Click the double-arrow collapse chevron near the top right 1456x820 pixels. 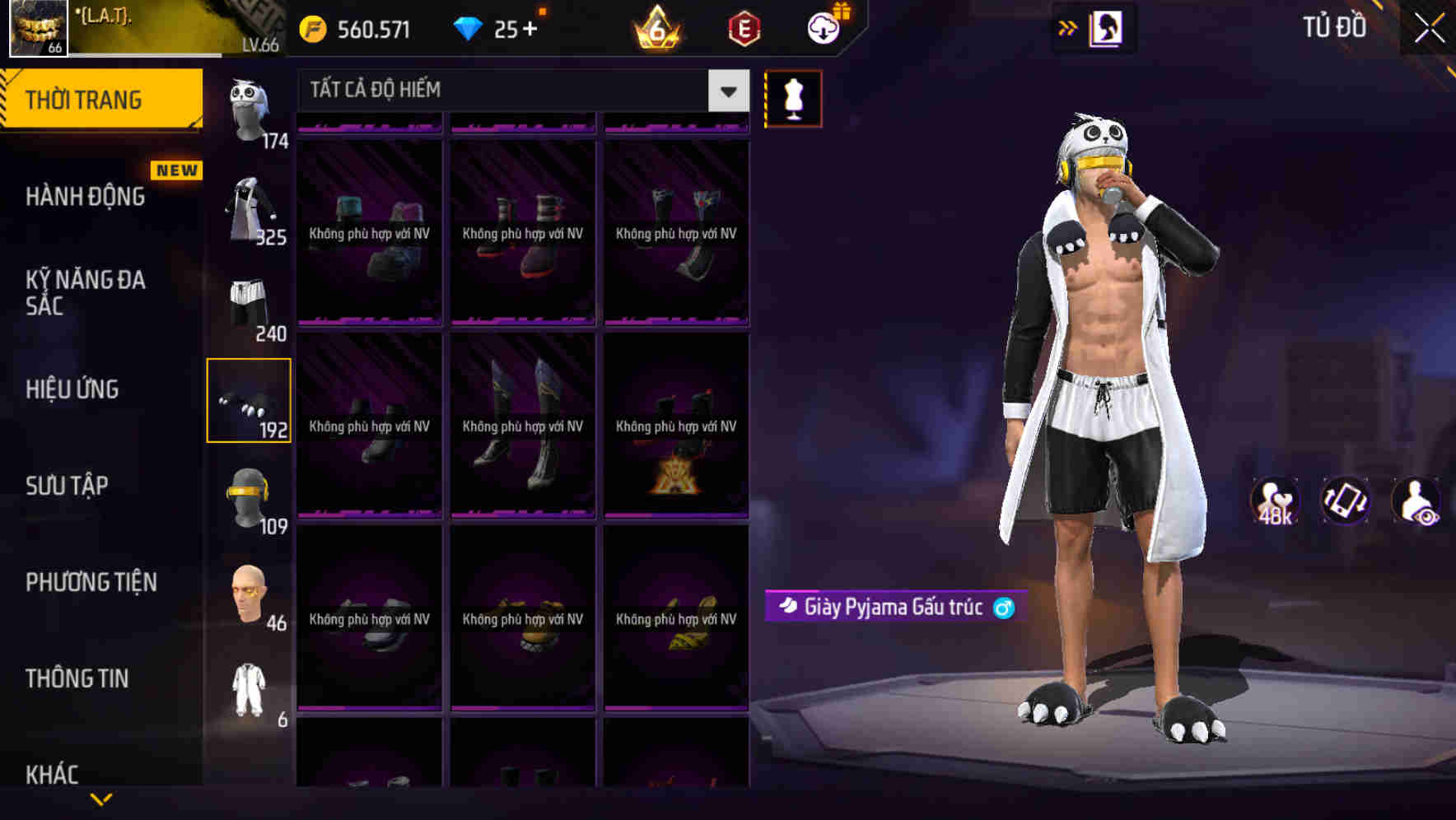pyautogui.click(x=1068, y=27)
